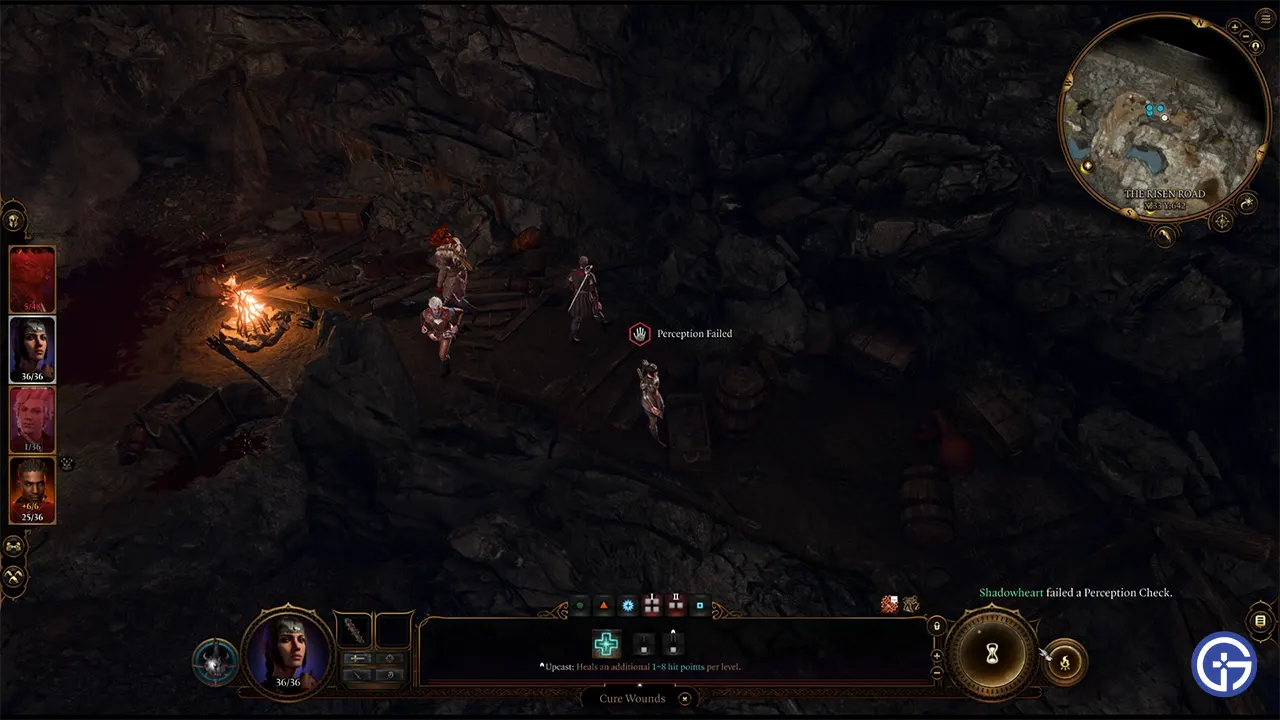Select the blue gear hotbar filter tab

pos(628,606)
